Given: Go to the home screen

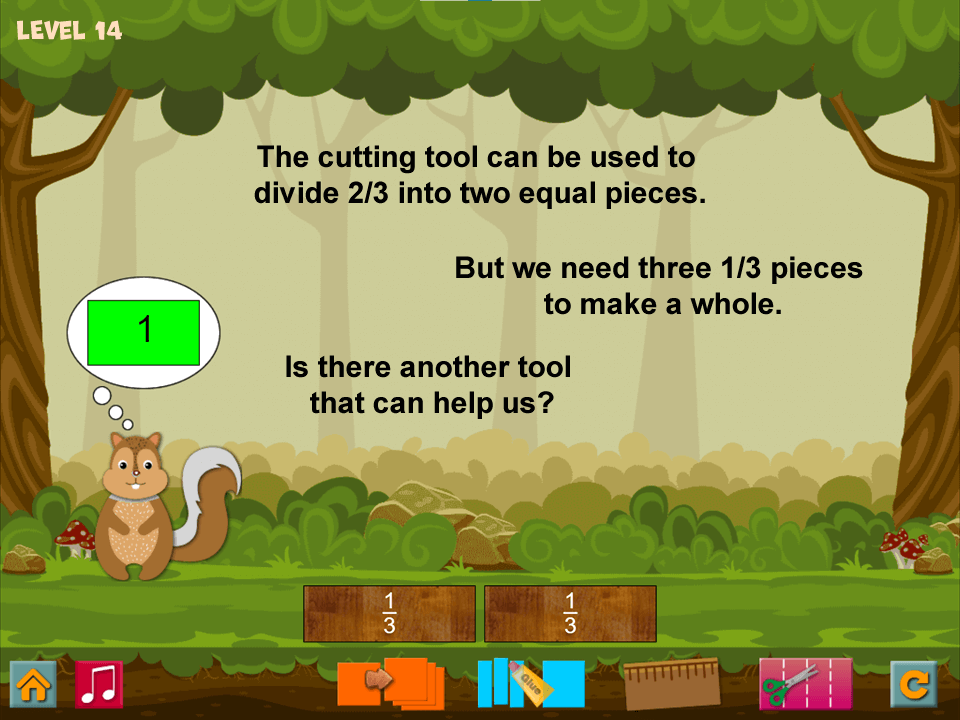Looking at the screenshot, I should pos(33,684).
